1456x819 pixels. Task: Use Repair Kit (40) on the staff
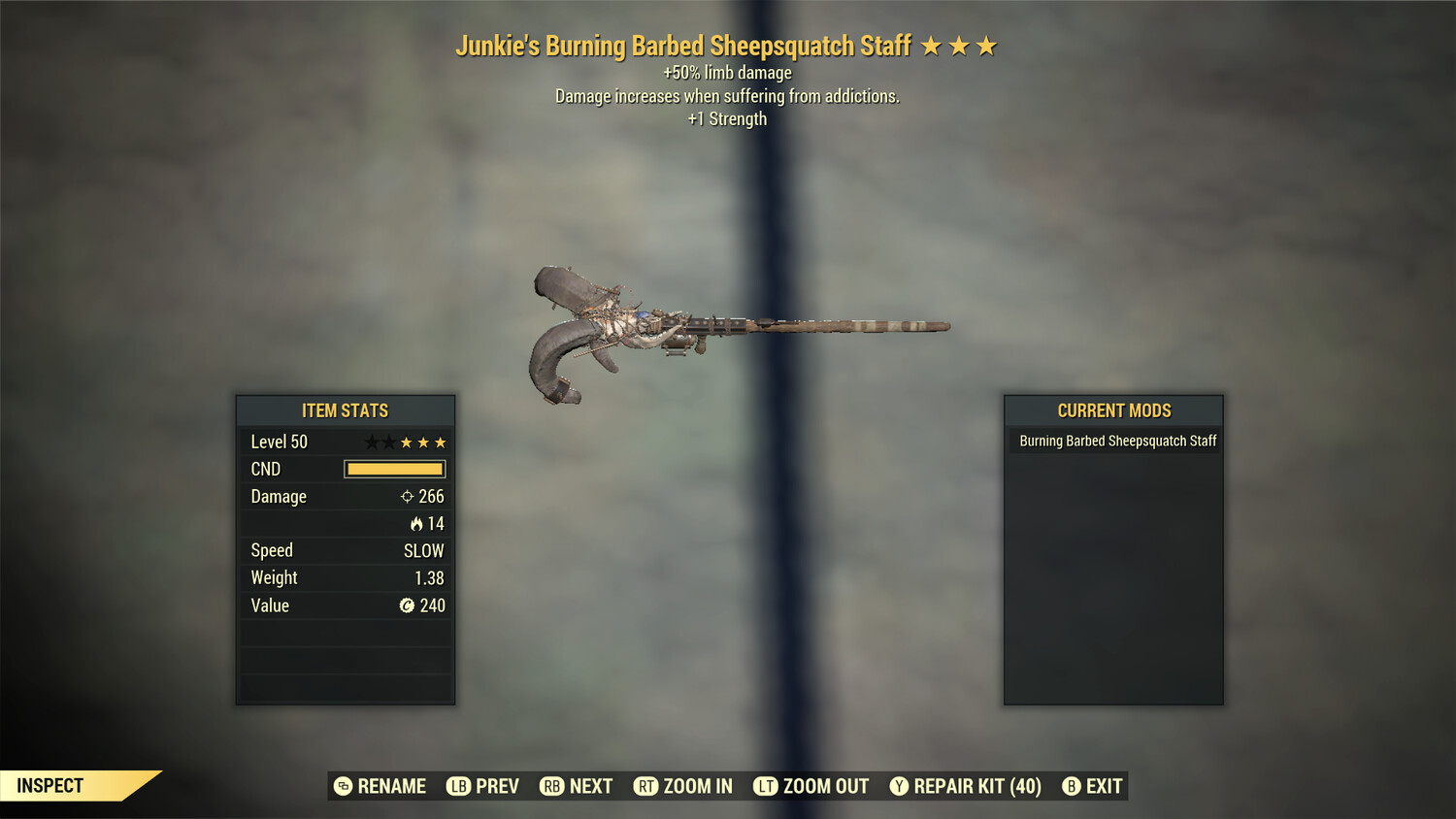966,786
